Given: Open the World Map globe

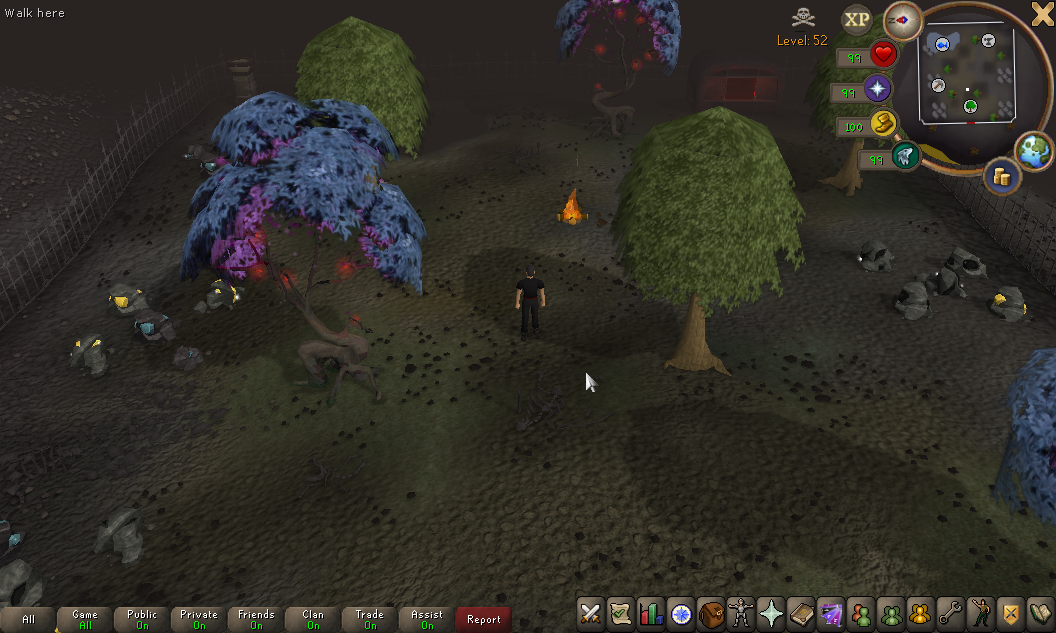Looking at the screenshot, I should 1033,150.
